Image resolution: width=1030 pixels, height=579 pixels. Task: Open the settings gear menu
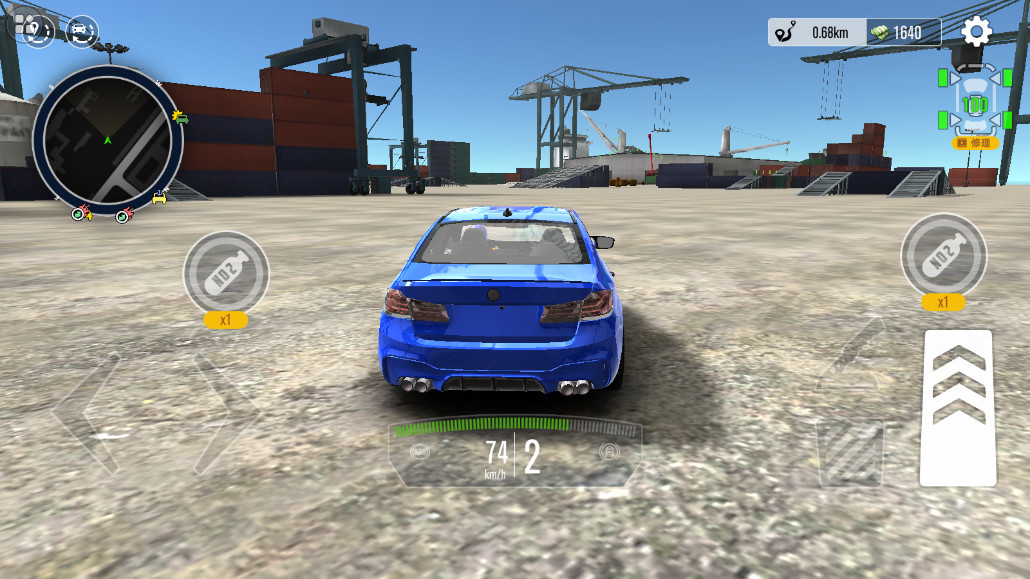point(976,32)
